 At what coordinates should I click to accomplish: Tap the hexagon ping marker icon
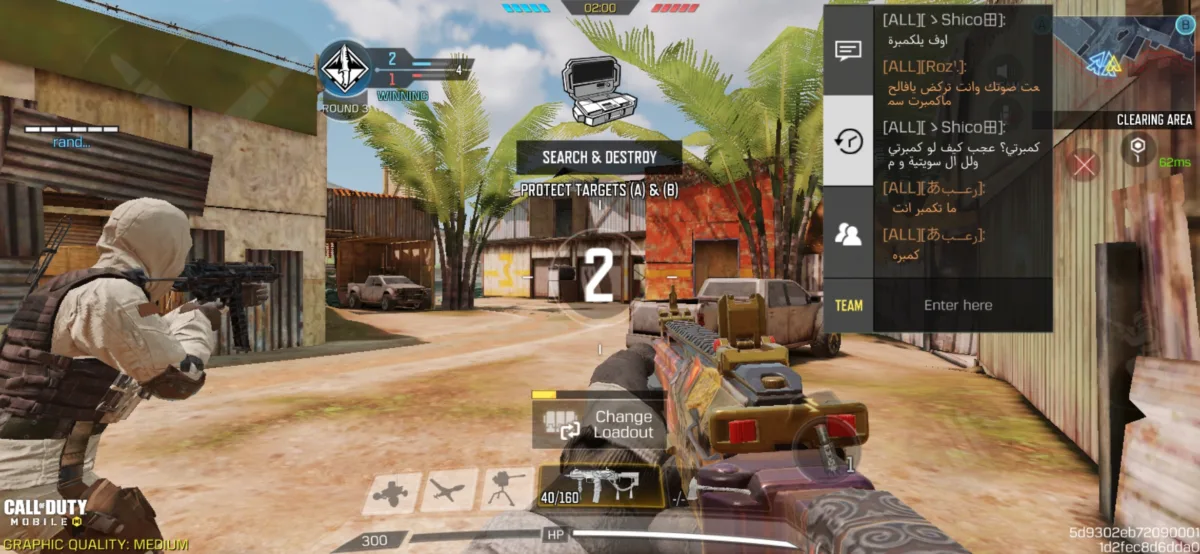[1137, 151]
